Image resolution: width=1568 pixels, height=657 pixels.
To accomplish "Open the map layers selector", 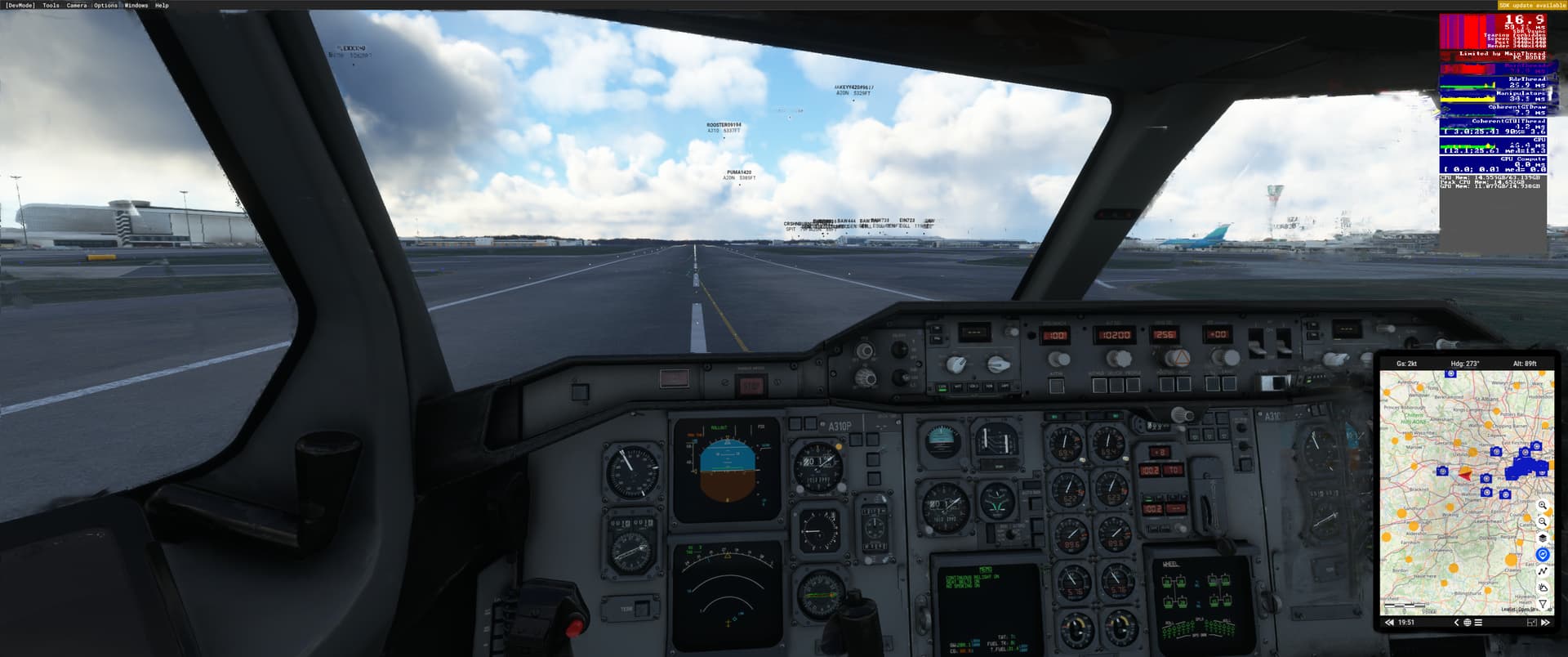I will pos(1543,539).
